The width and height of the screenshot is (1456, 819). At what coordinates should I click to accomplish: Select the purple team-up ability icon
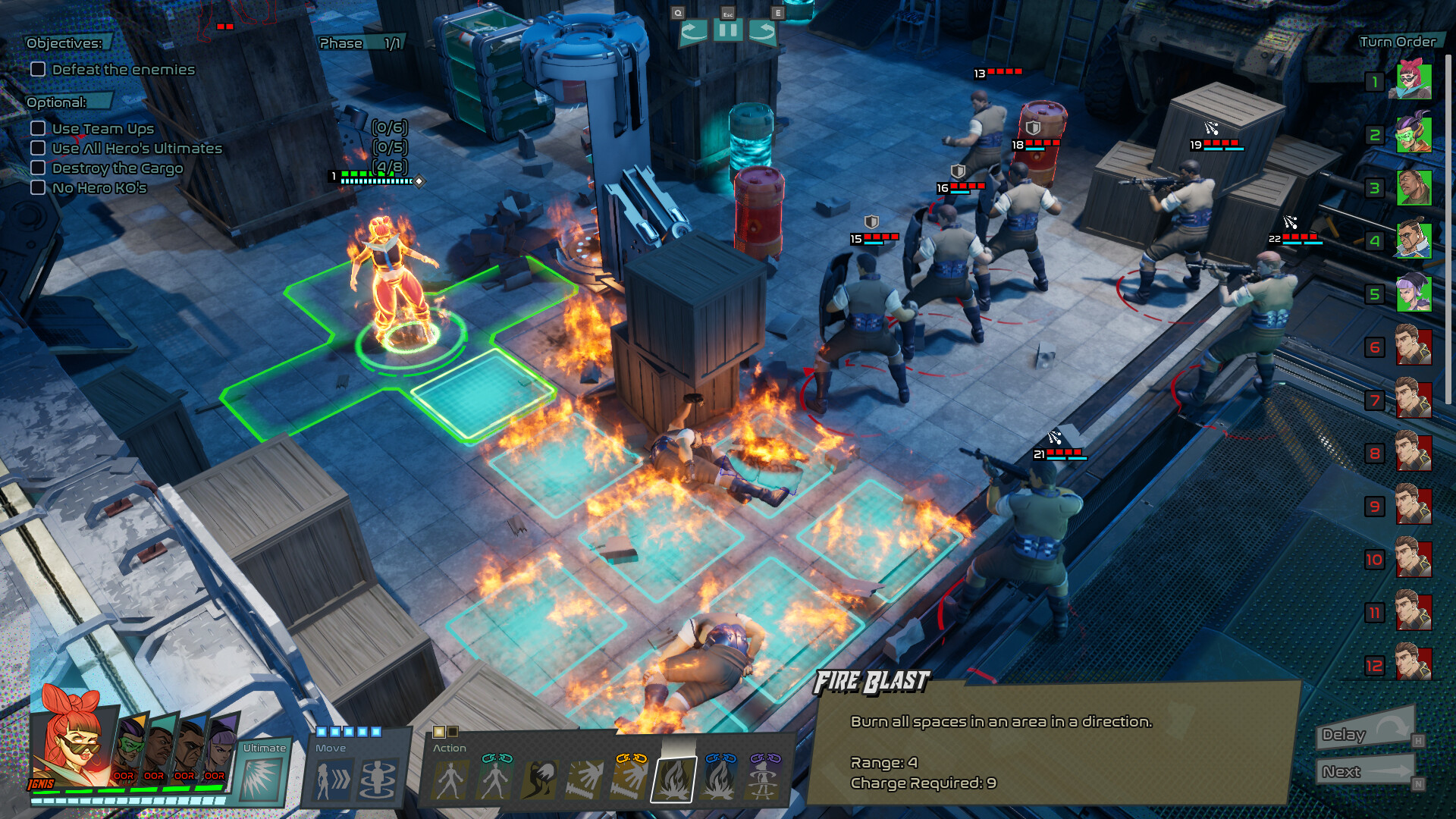[762, 780]
